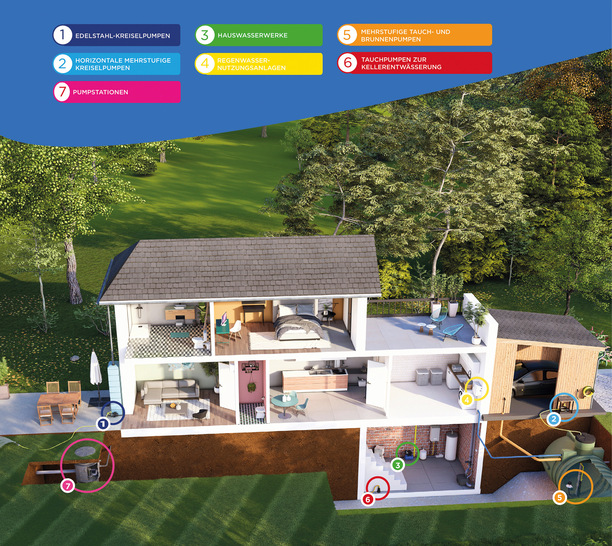Image resolution: width=612 pixels, height=546 pixels.
Task: Select the Edelstahl-Kreiselpumpen legend entry
Action: tap(116, 36)
